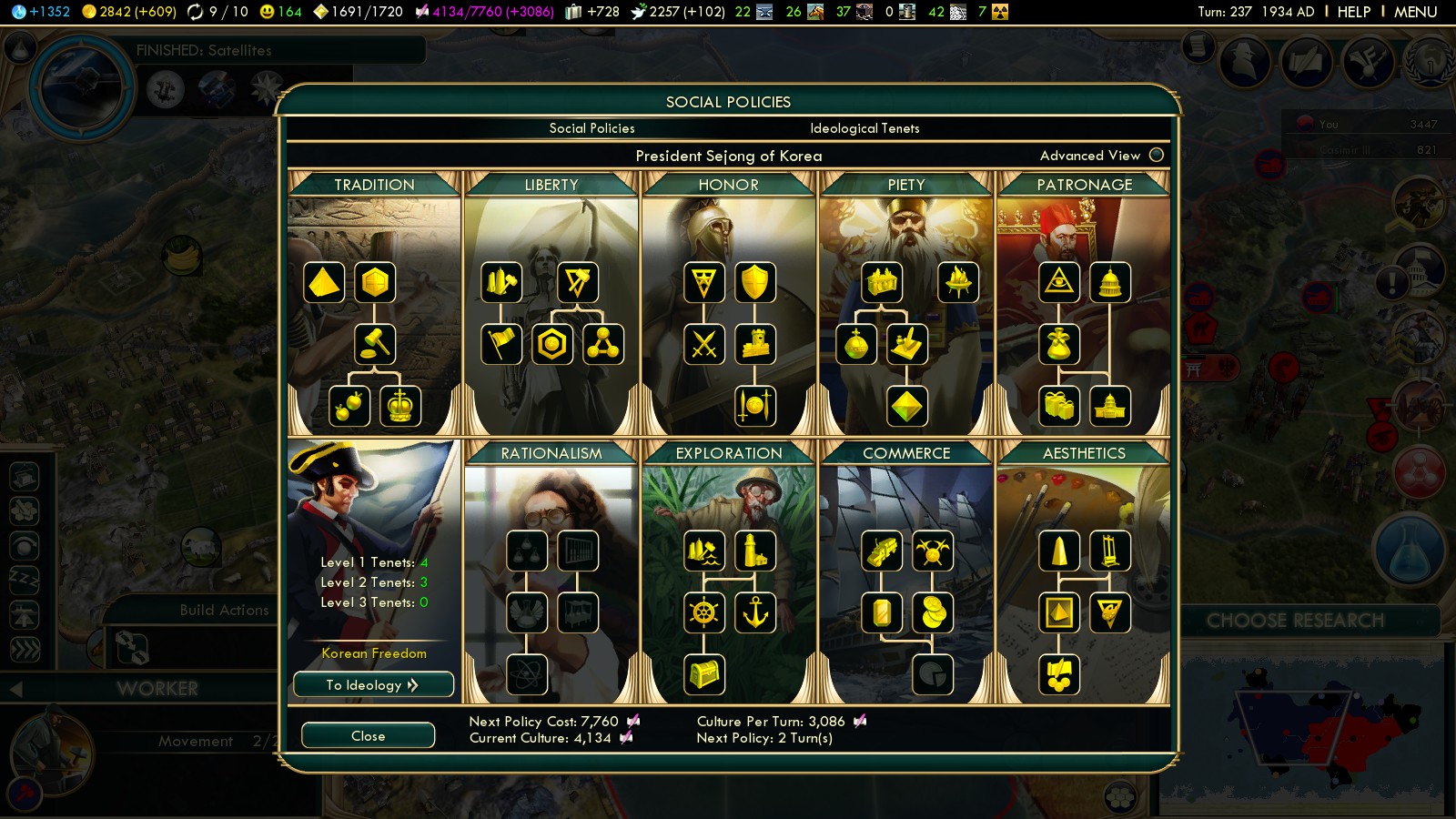Select the Liberty flag policy icon
This screenshot has height=819, width=1456.
[501, 344]
